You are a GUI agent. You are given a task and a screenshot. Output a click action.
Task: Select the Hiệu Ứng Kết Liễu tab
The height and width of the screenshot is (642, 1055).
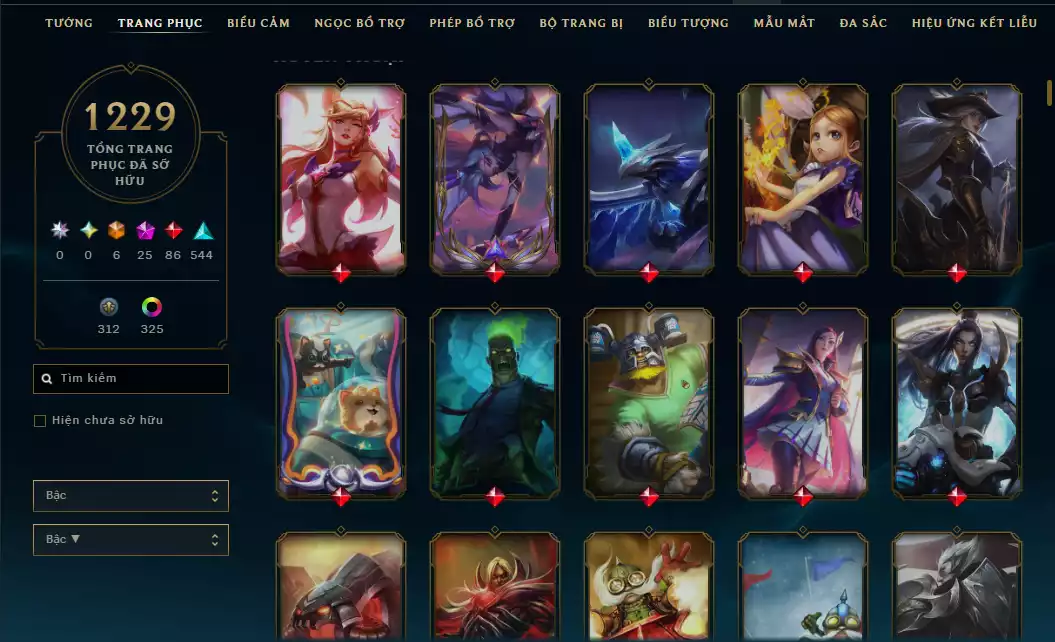(974, 23)
